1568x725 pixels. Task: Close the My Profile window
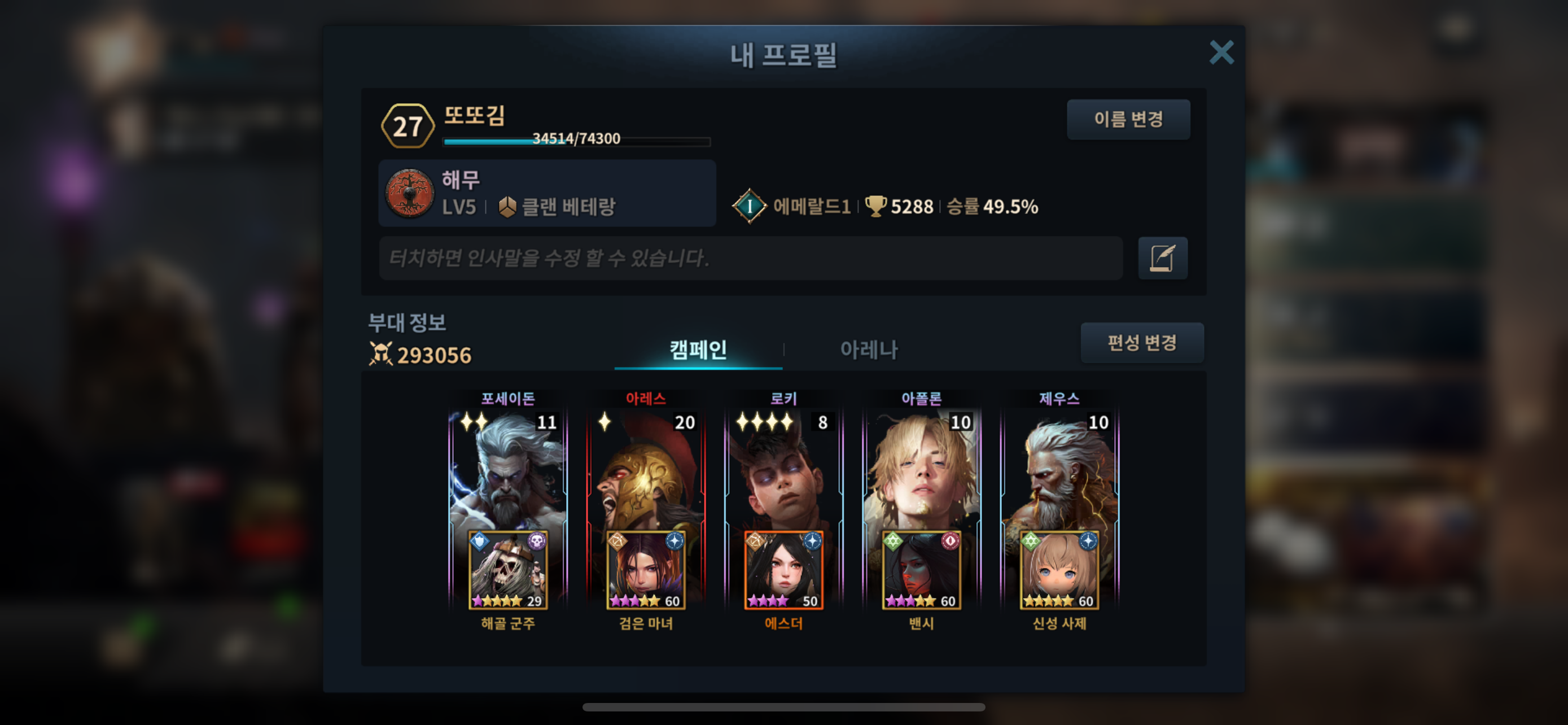point(1220,53)
